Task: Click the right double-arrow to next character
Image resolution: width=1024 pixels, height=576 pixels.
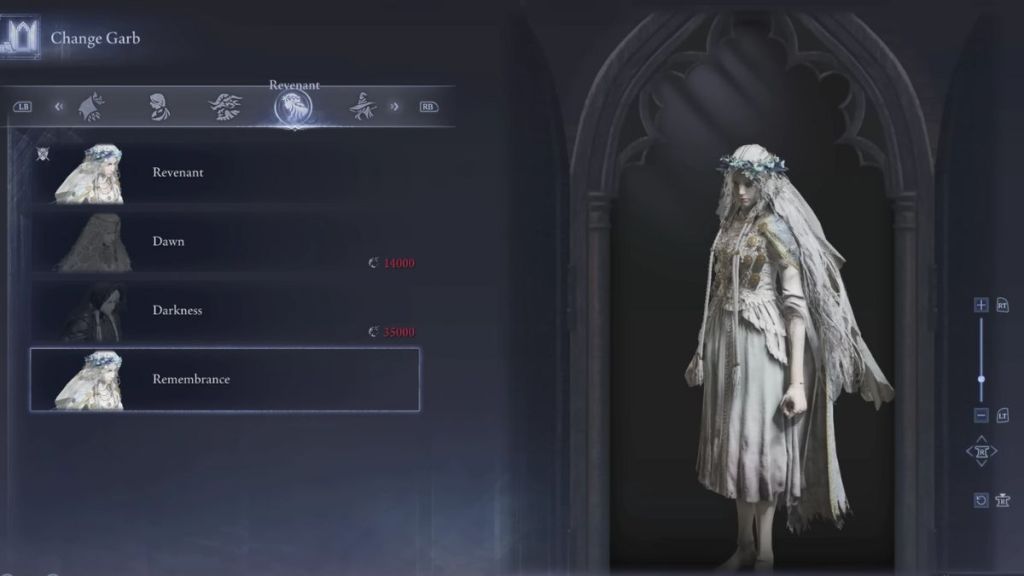Action: tap(395, 106)
